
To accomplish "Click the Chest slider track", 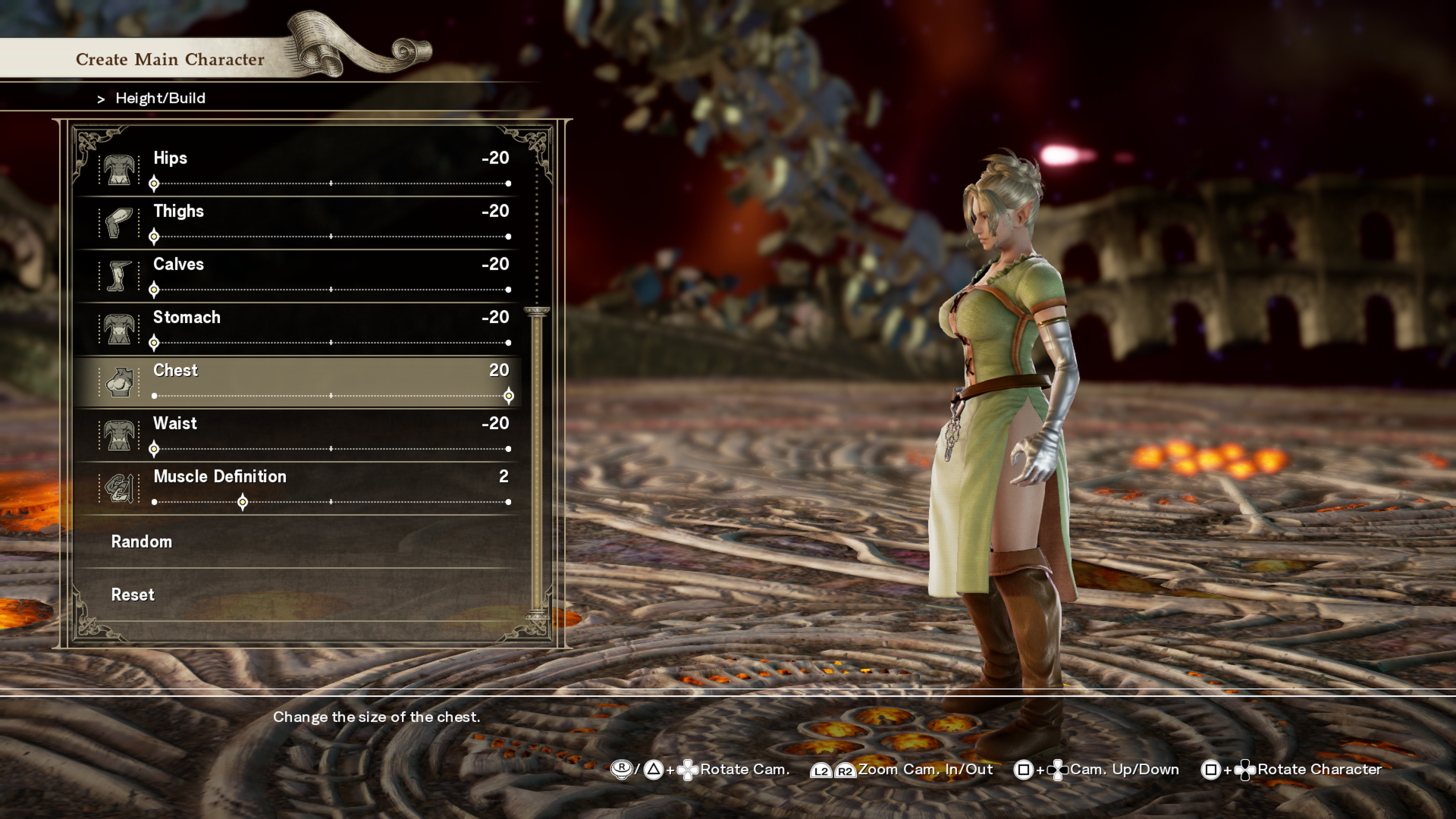I will click(x=331, y=396).
